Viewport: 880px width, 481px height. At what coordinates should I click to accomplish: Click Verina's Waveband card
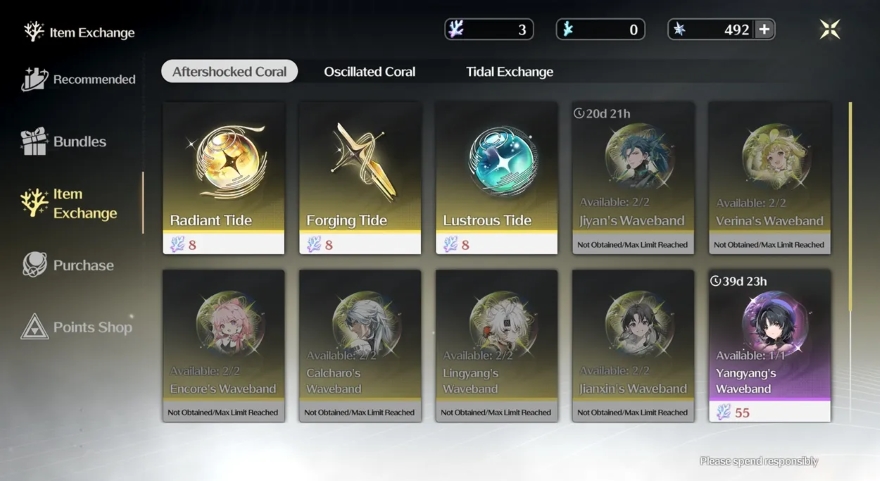point(770,177)
